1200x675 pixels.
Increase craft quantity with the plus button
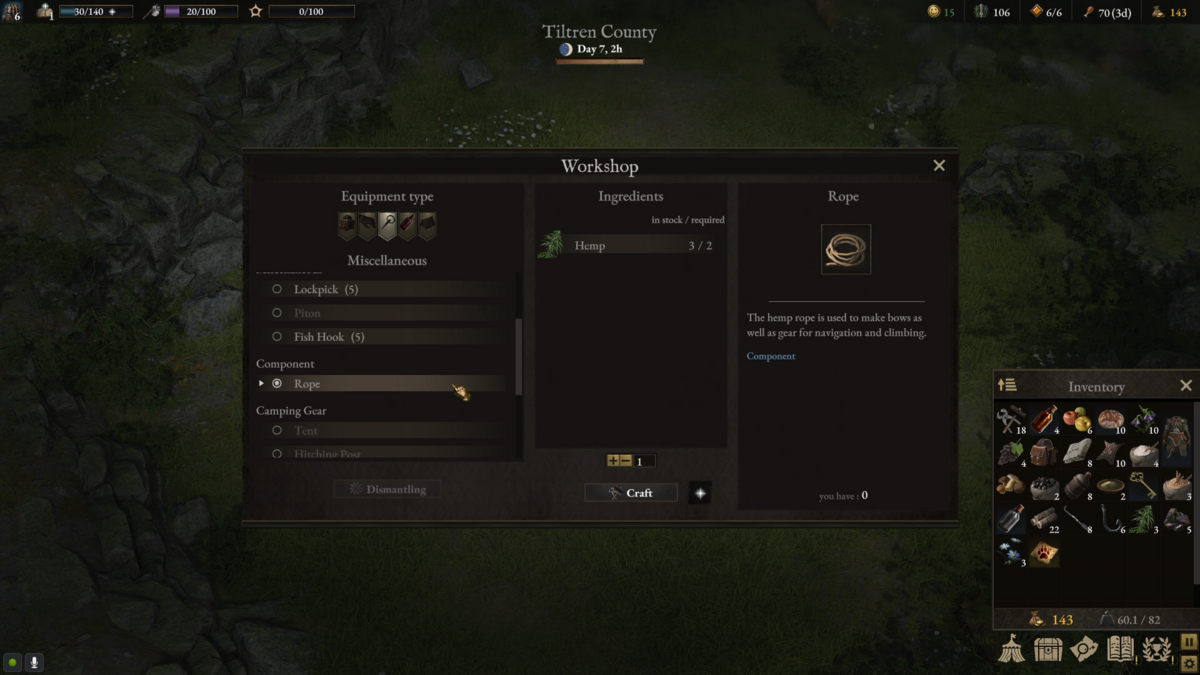coord(613,461)
